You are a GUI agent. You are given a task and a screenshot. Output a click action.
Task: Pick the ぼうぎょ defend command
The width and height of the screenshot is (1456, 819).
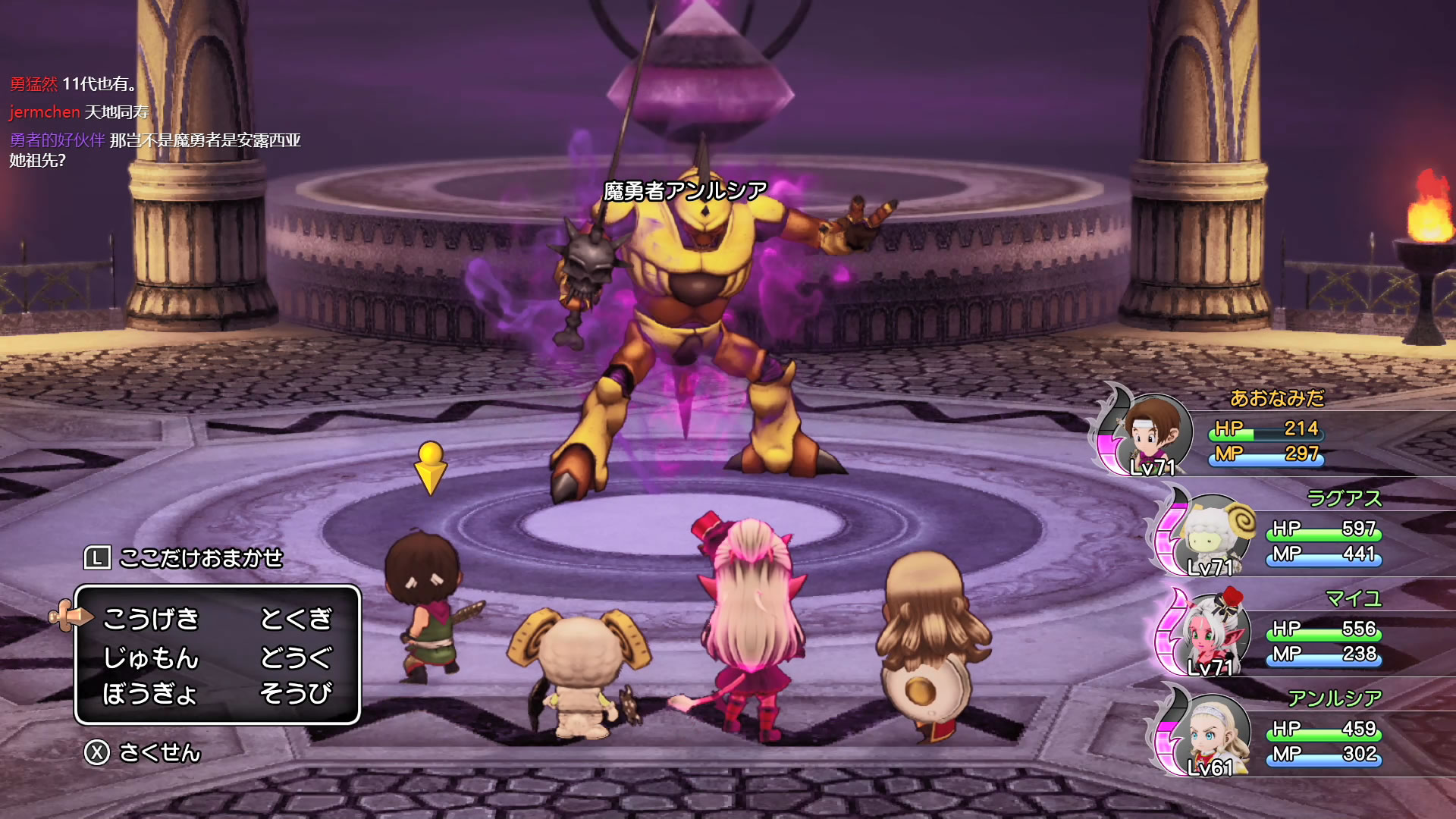point(150,693)
